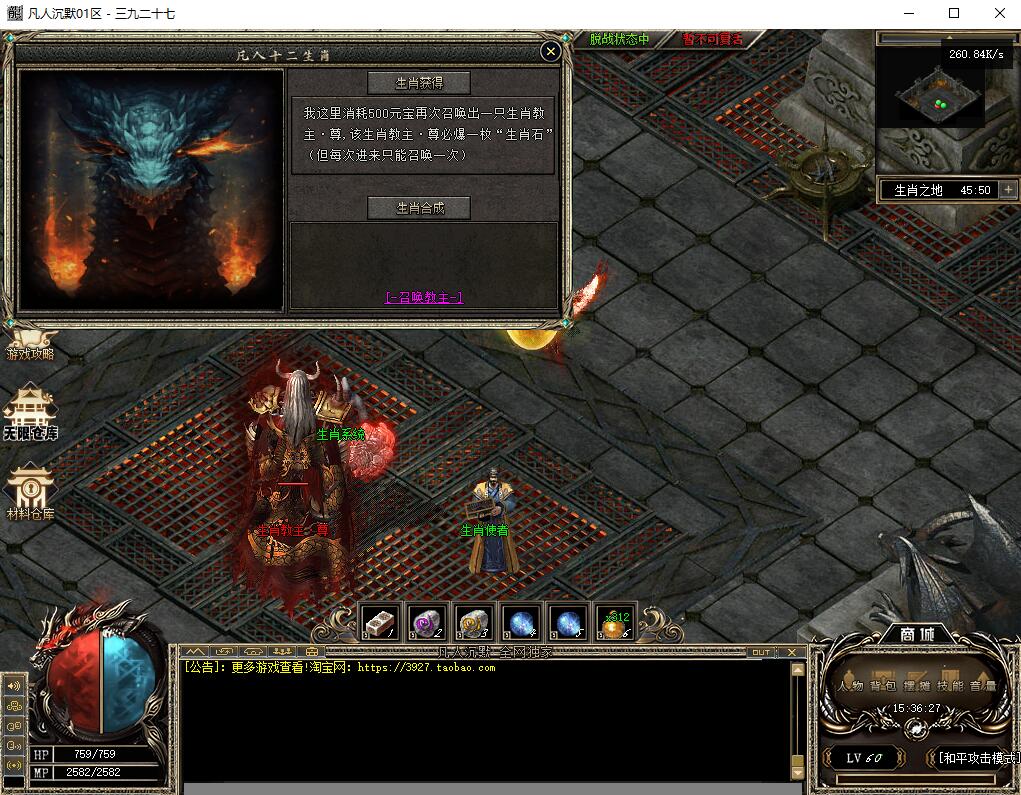Select the 生肖获得 button
The width and height of the screenshot is (1021, 795).
(419, 83)
